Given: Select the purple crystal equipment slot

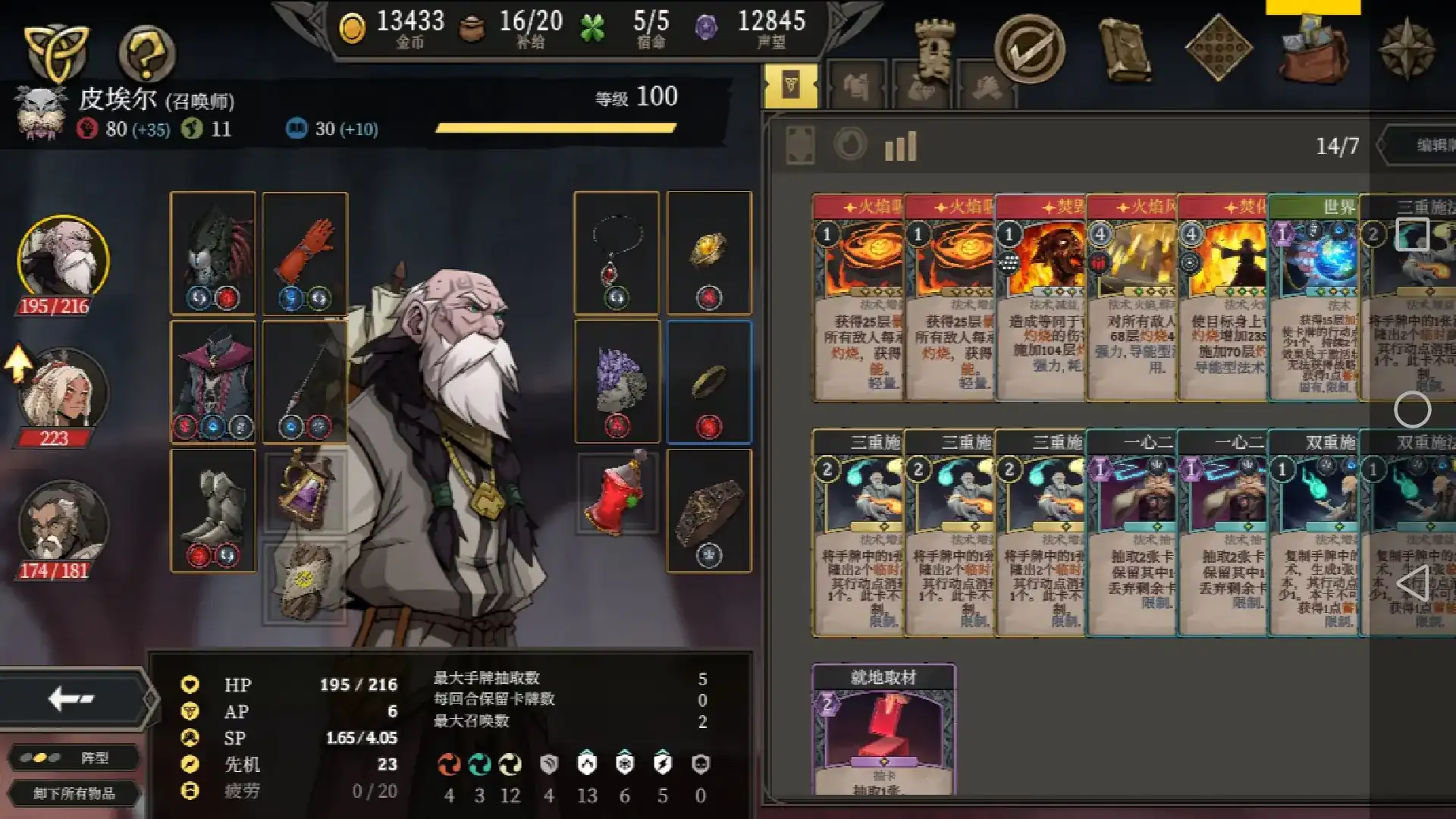Looking at the screenshot, I should [x=617, y=381].
